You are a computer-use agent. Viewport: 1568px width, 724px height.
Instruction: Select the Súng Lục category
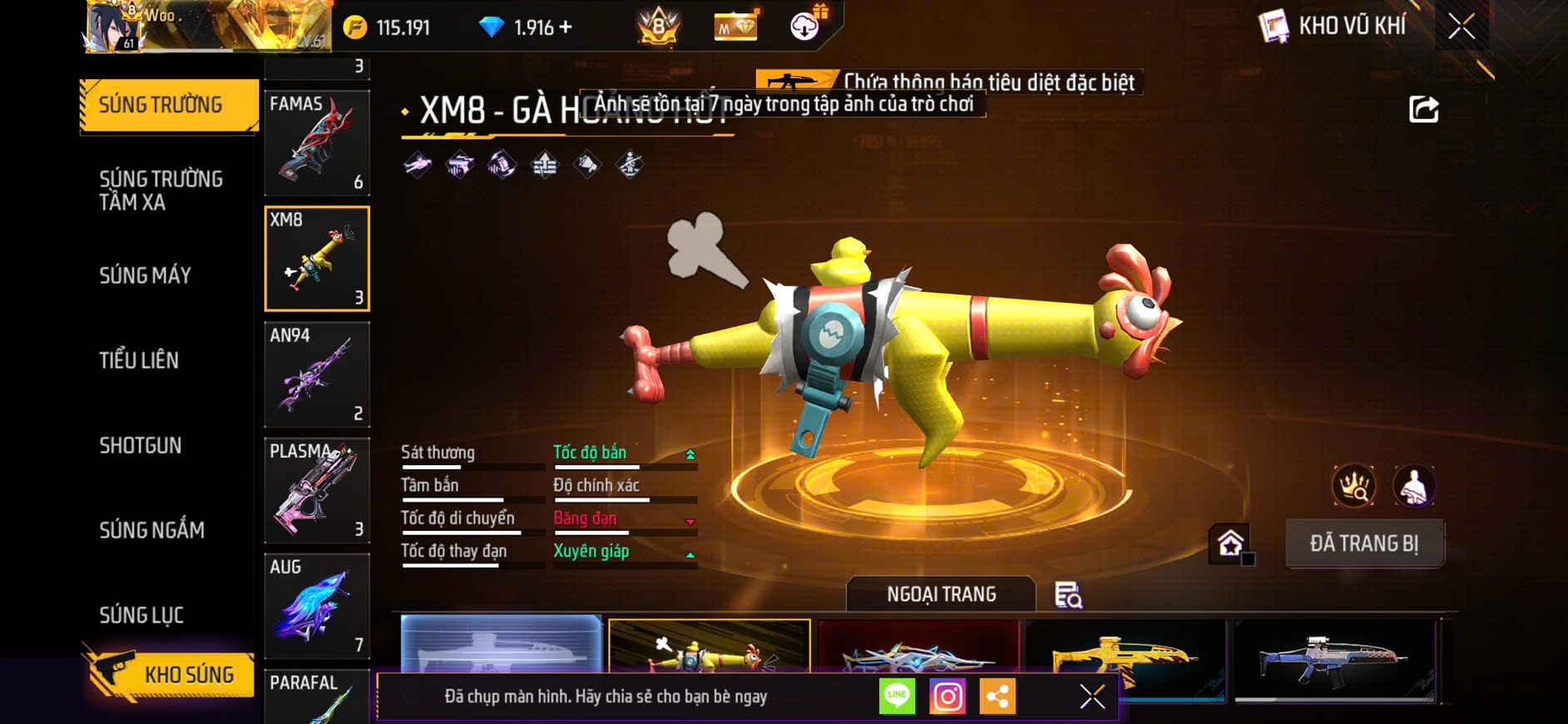(x=141, y=615)
